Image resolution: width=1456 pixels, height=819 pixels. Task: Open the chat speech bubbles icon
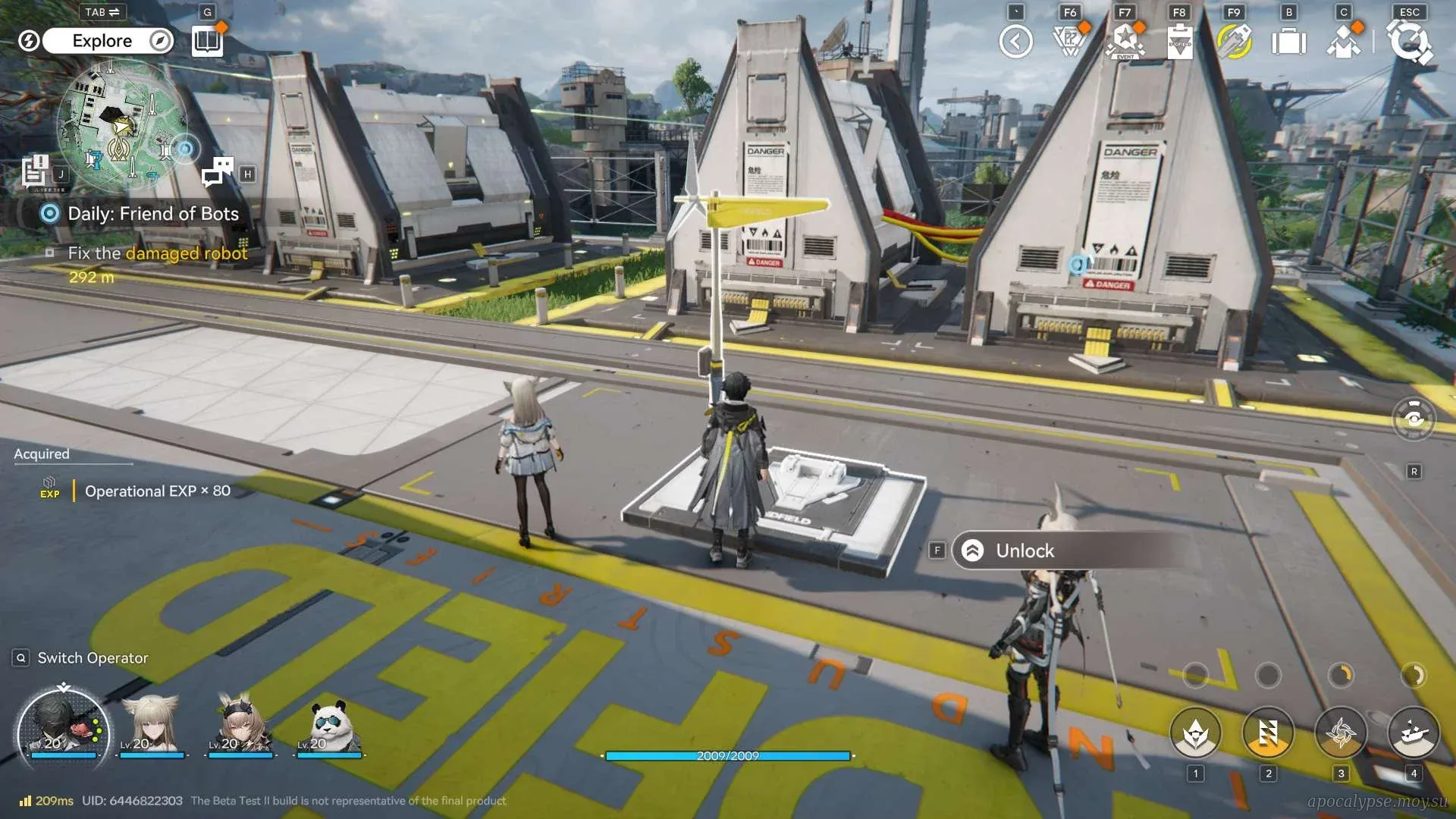click(x=218, y=171)
